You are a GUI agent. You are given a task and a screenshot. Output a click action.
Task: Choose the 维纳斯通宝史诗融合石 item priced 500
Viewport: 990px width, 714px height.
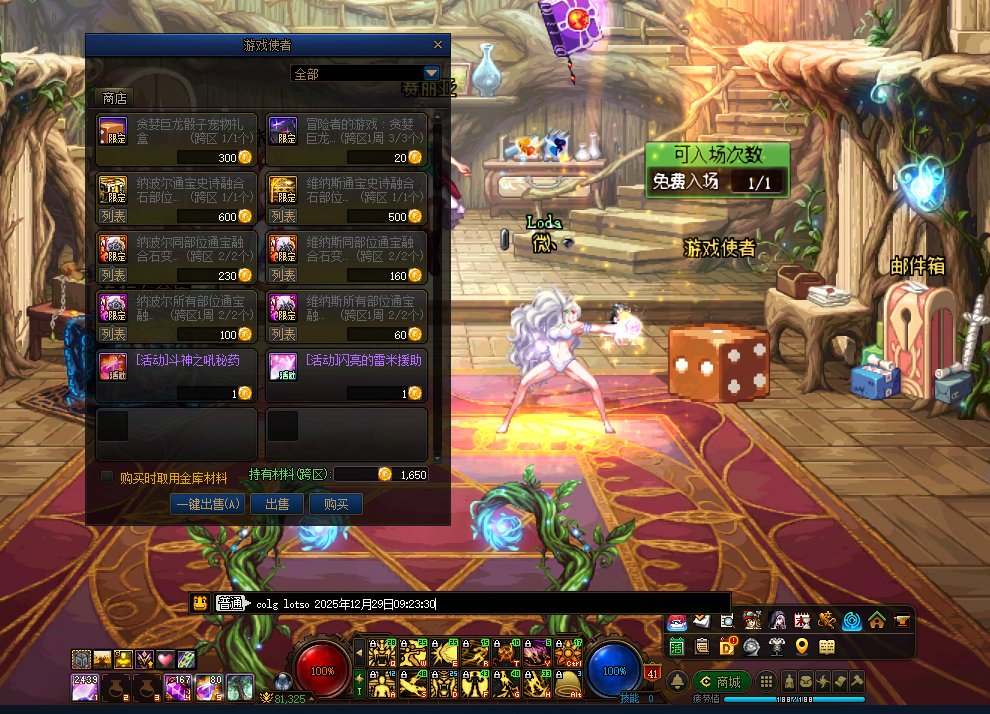click(346, 198)
